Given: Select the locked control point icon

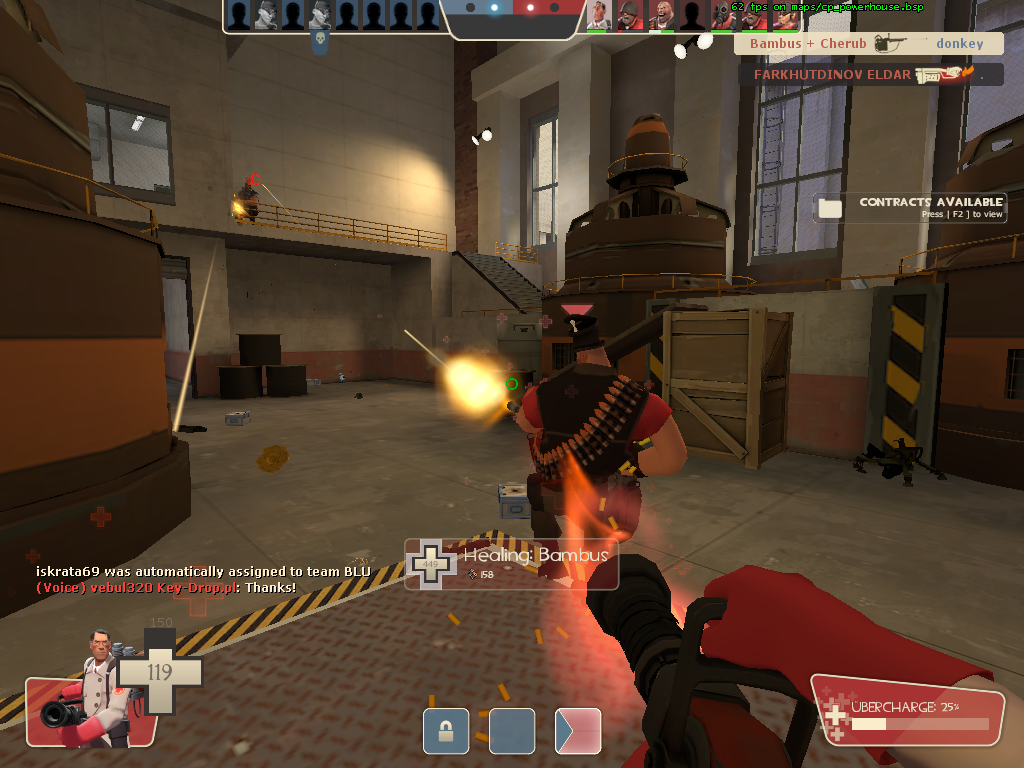Looking at the screenshot, I should pos(446,731).
